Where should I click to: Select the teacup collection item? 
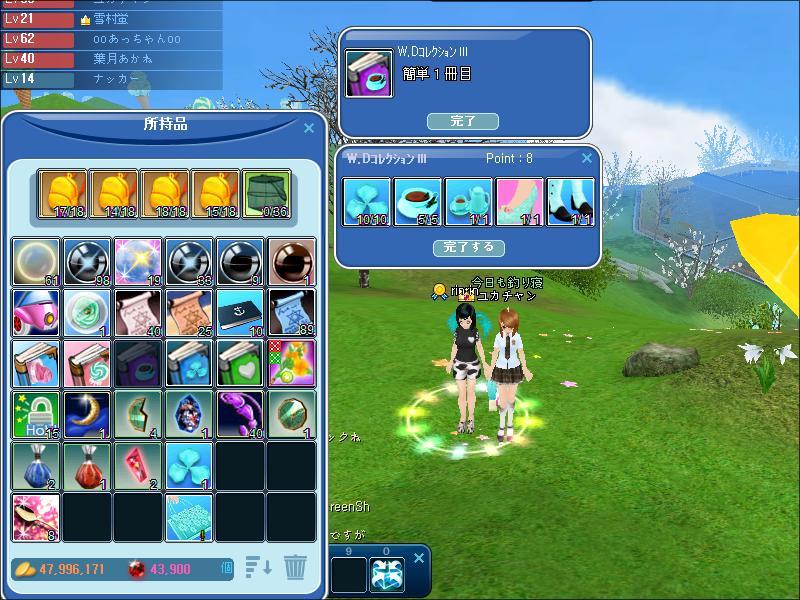(x=418, y=202)
